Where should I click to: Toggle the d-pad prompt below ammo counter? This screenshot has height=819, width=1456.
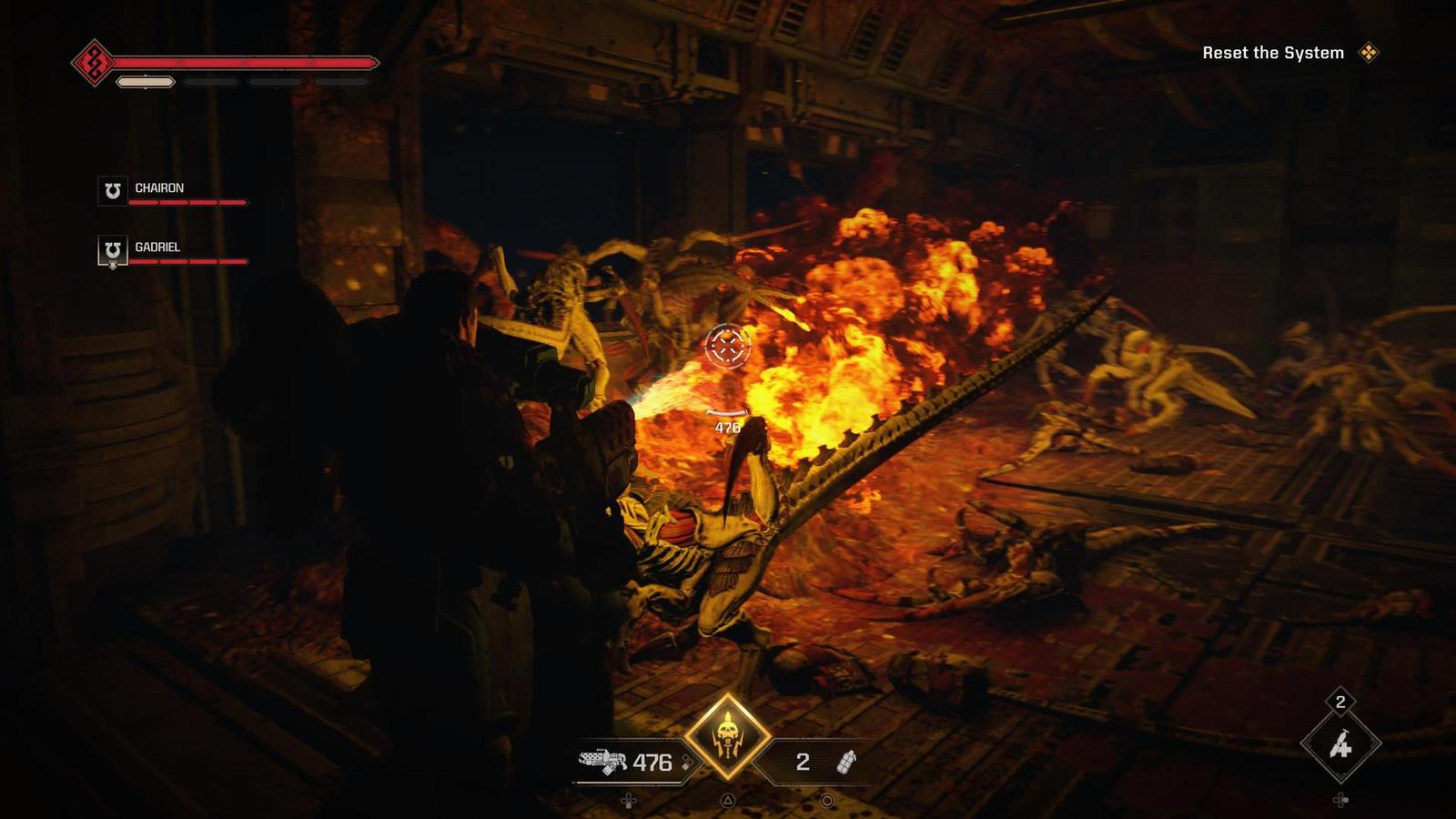[630, 798]
